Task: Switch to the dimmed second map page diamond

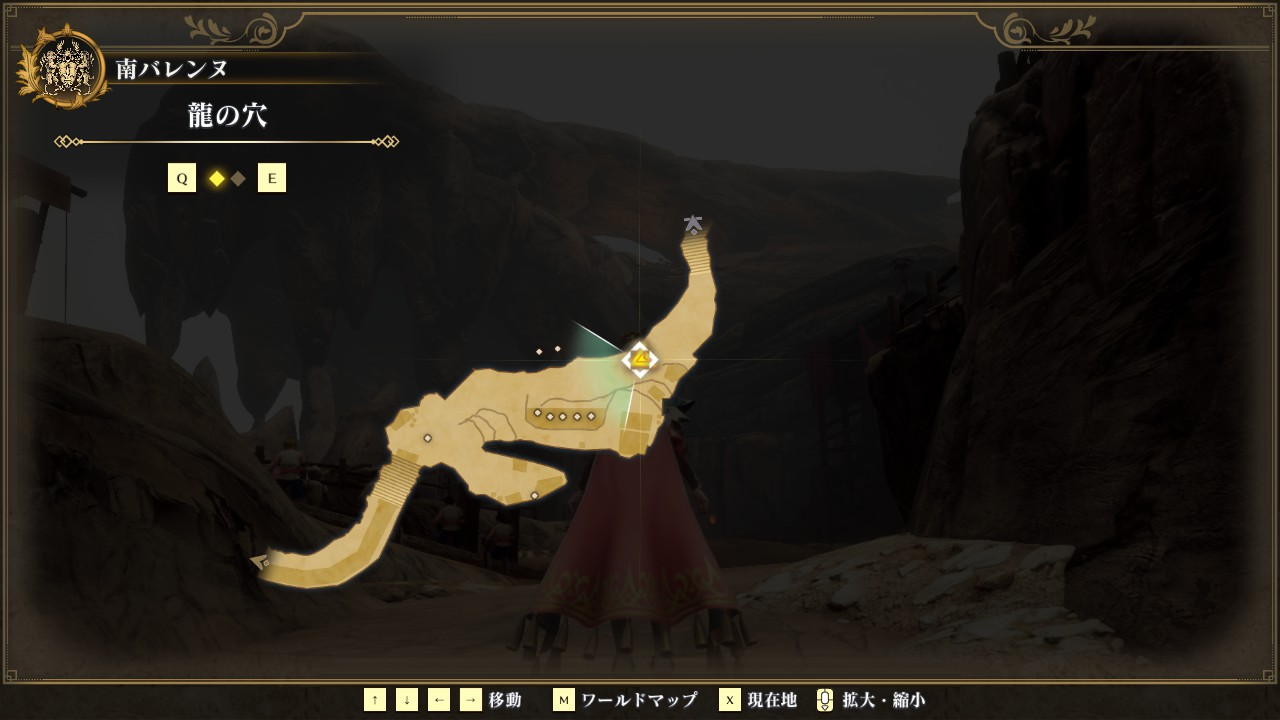Action: pyautogui.click(x=238, y=179)
